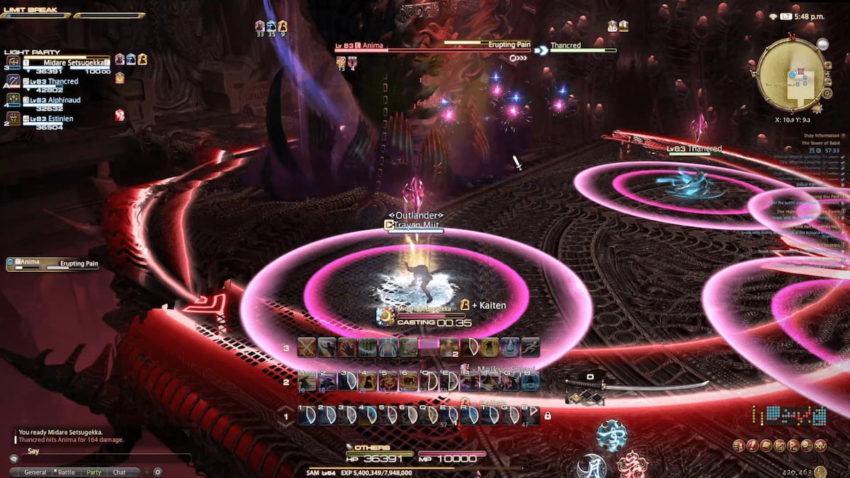Select Midare Setsugekka party list entry
Viewport: 850px width, 478px height.
60,63
